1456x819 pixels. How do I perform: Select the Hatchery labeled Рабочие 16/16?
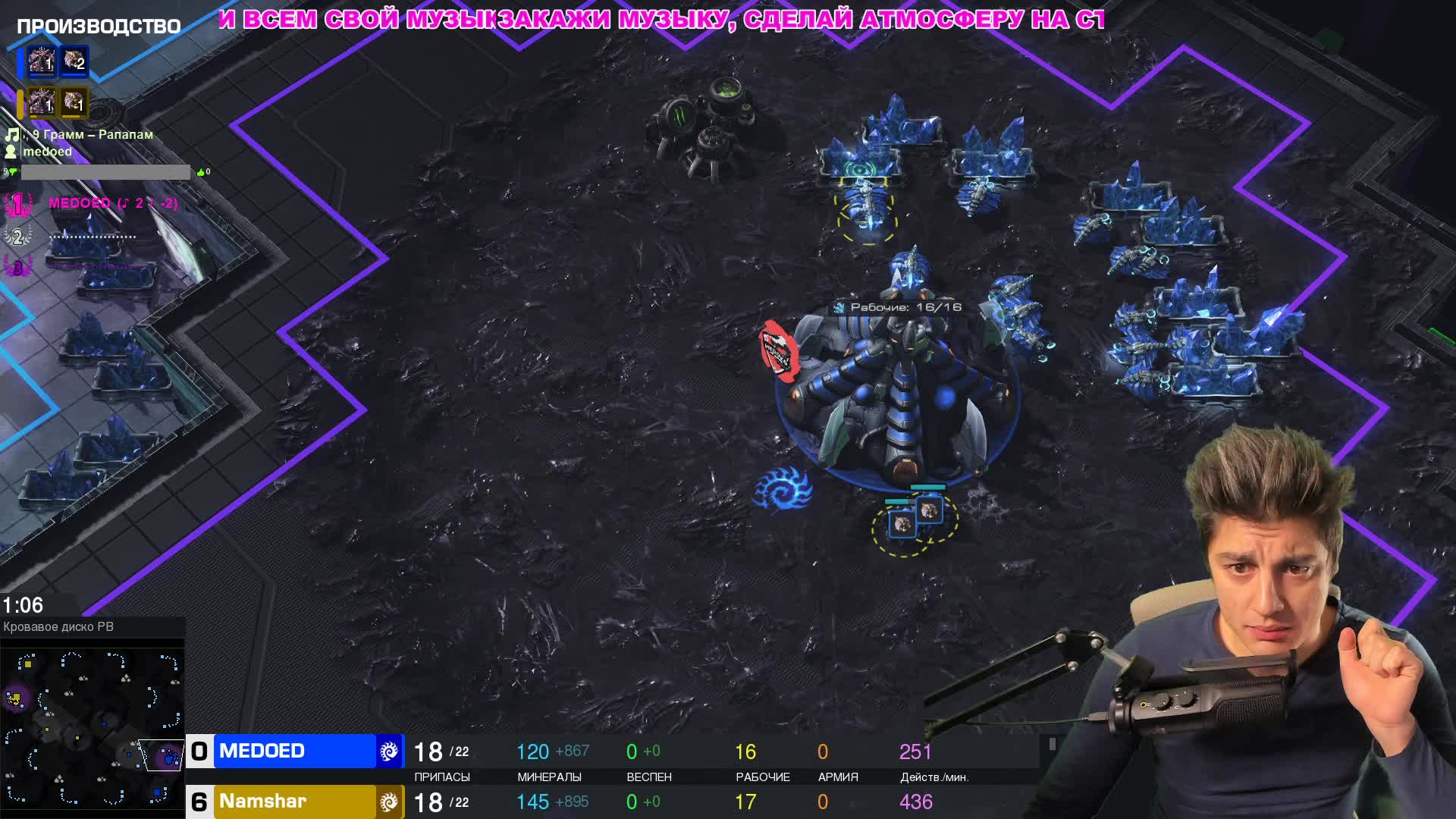(899, 394)
